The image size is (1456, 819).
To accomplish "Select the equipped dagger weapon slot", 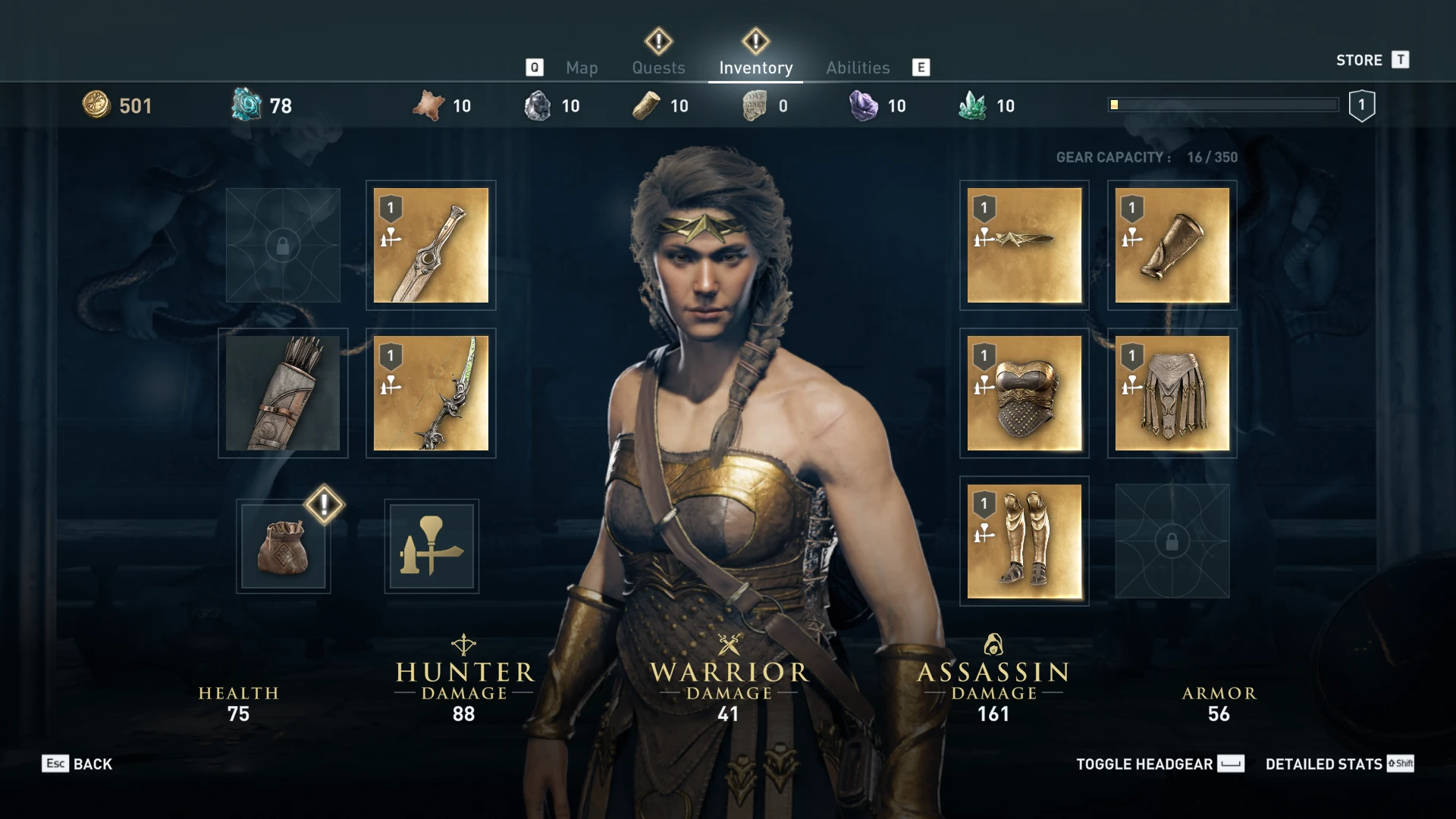I will (x=431, y=244).
